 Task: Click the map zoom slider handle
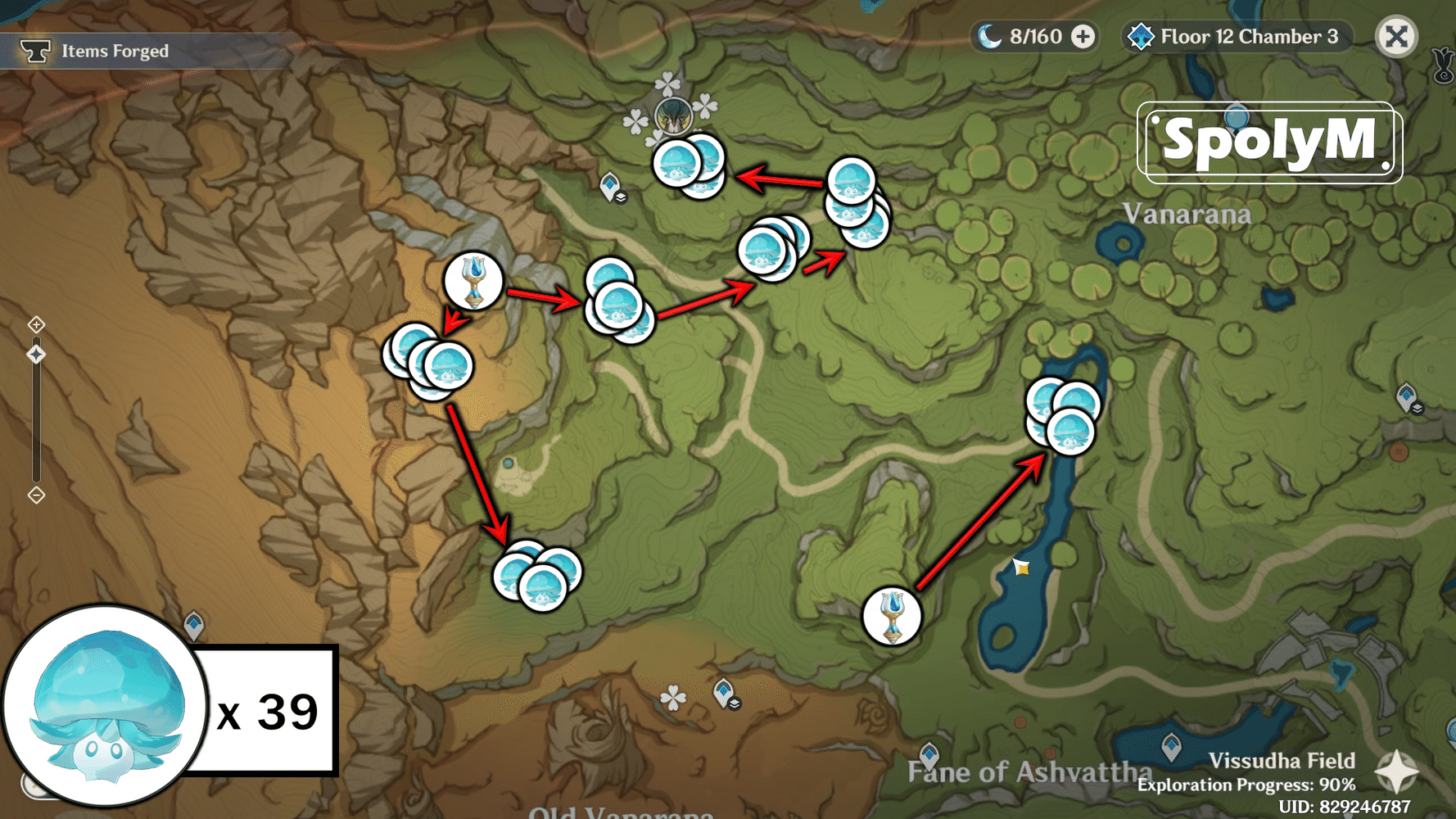[36, 354]
